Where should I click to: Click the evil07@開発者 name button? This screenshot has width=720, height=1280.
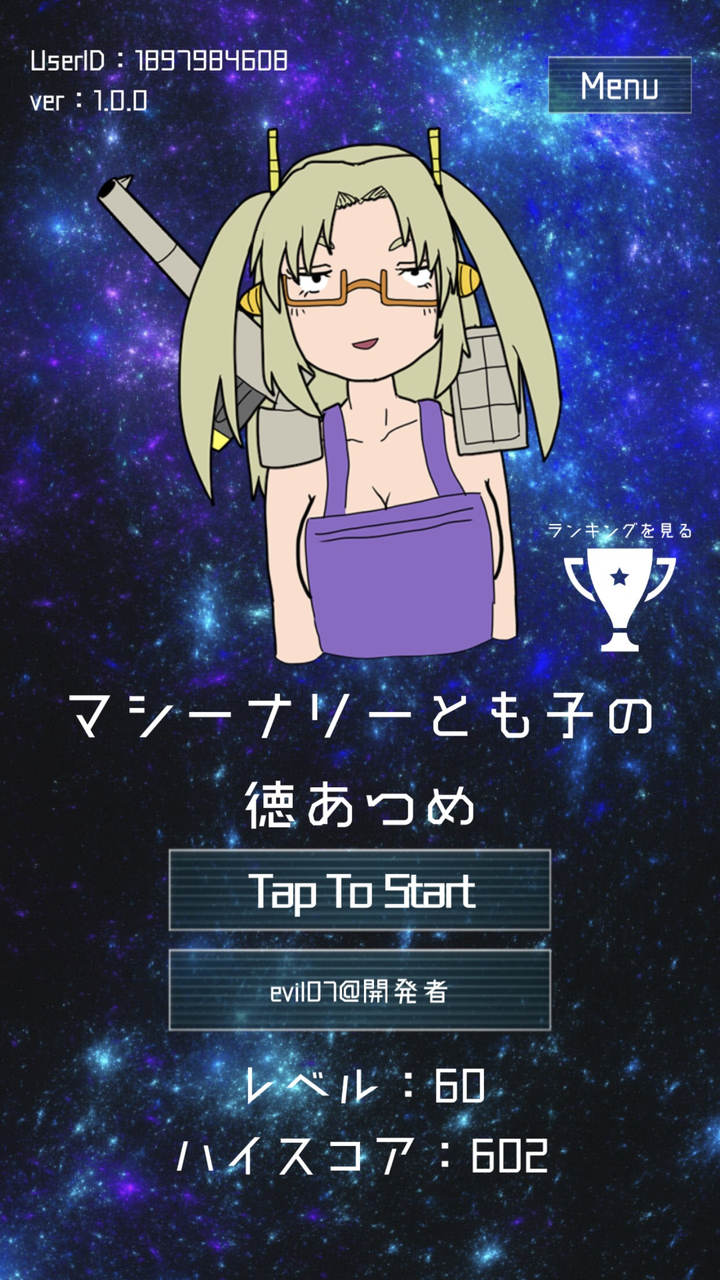[x=360, y=990]
